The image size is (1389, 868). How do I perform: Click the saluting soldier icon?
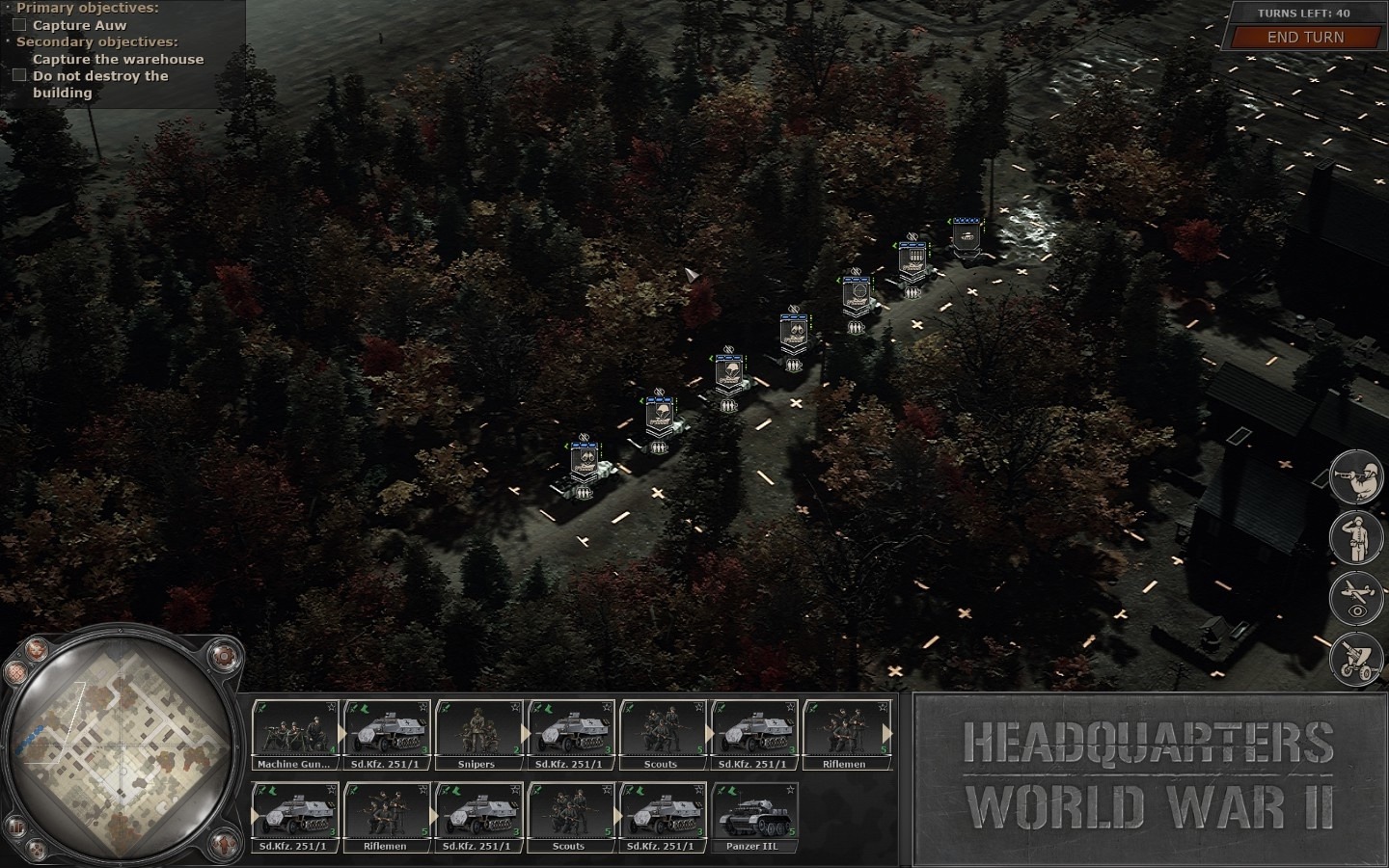(1356, 537)
